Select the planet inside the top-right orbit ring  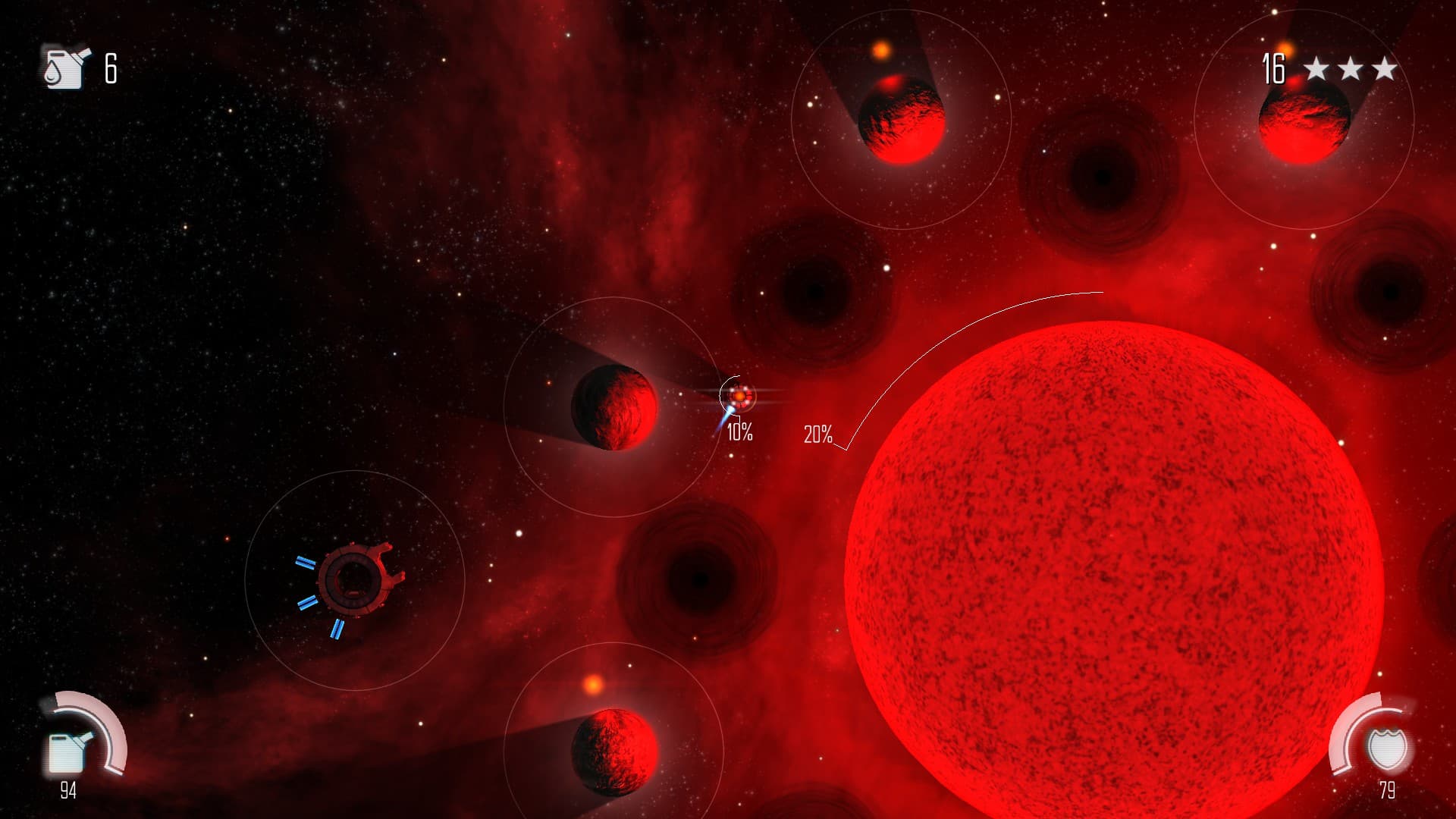point(1306,124)
